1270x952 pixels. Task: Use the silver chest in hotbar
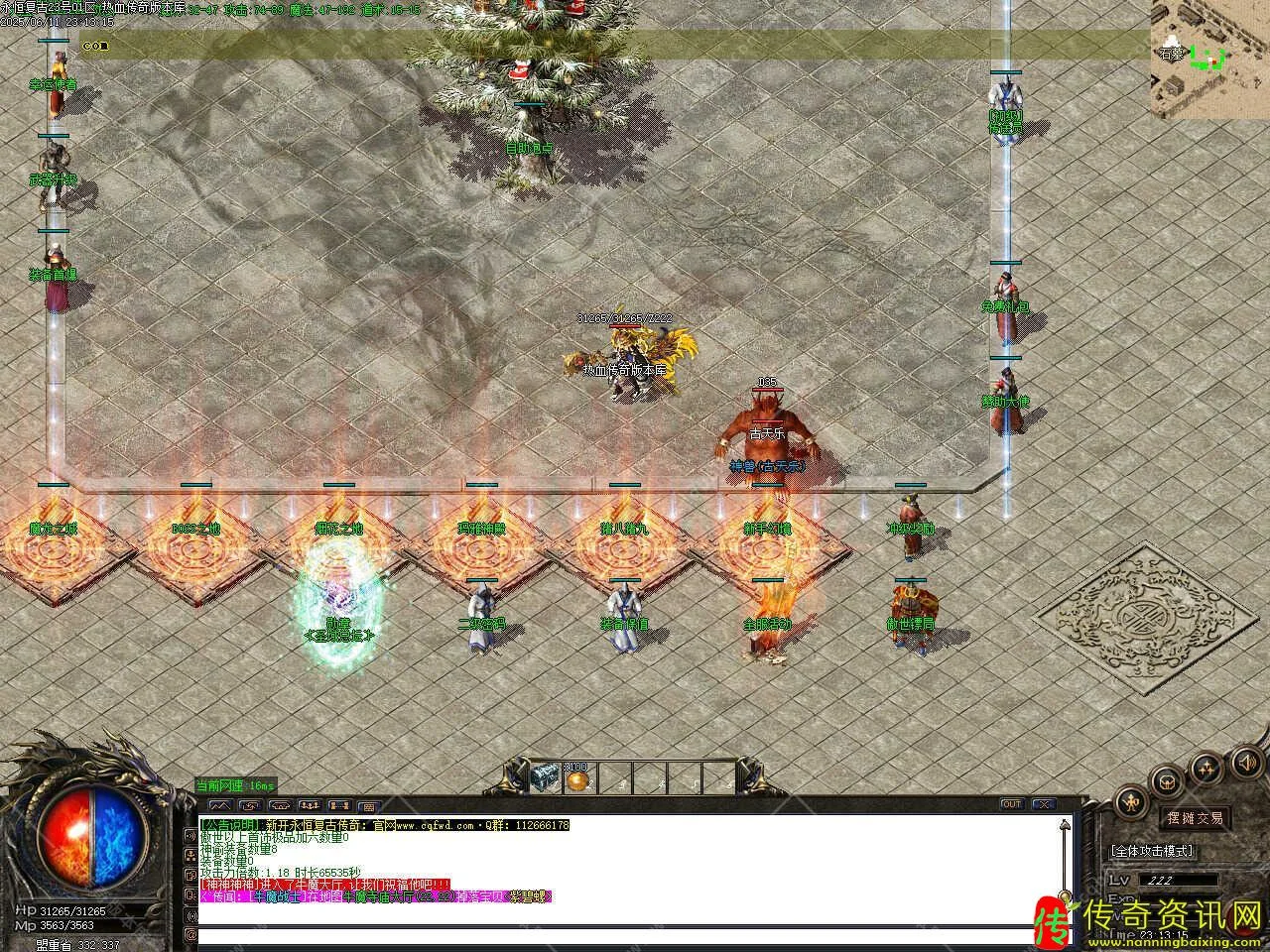click(x=546, y=778)
